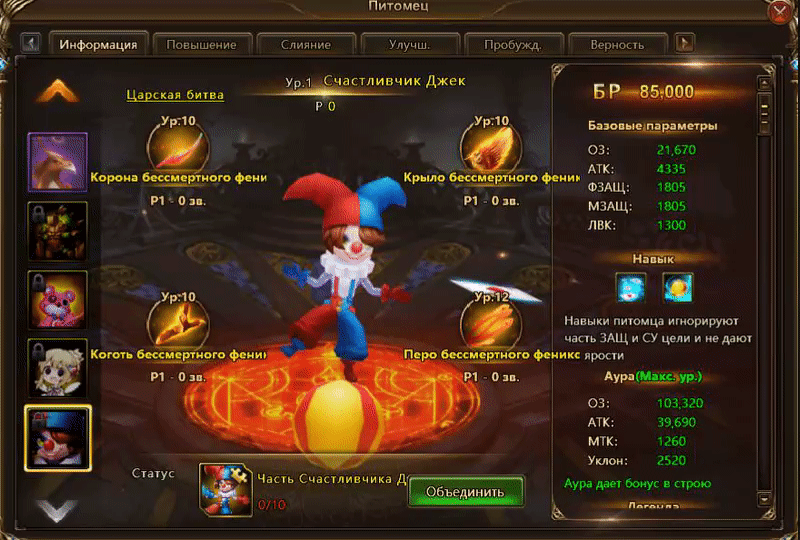Switch to the Слияние tab
Screen dimensions: 800x540
(x=304, y=45)
